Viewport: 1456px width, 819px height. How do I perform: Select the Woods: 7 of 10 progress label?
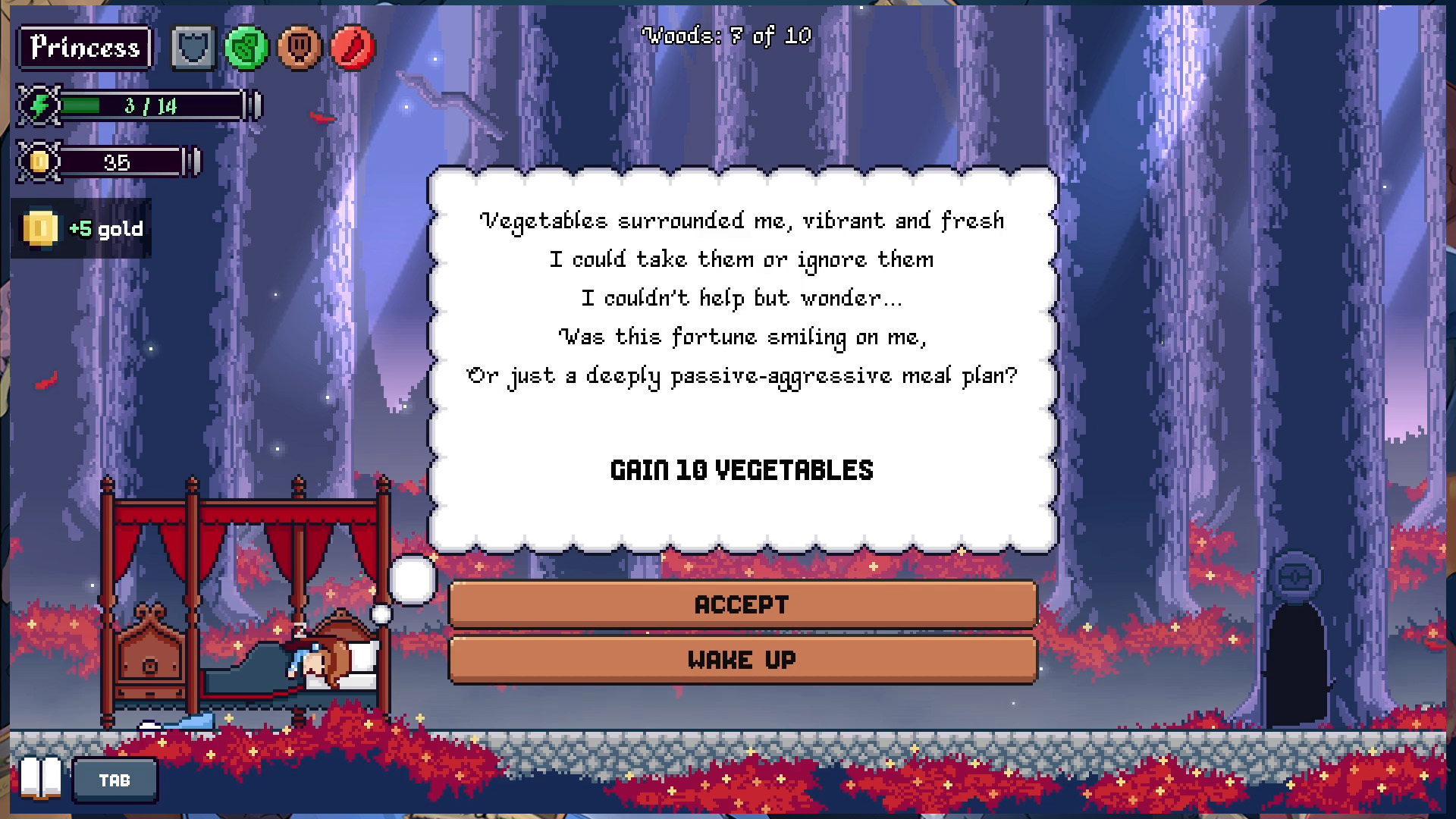pyautogui.click(x=726, y=35)
